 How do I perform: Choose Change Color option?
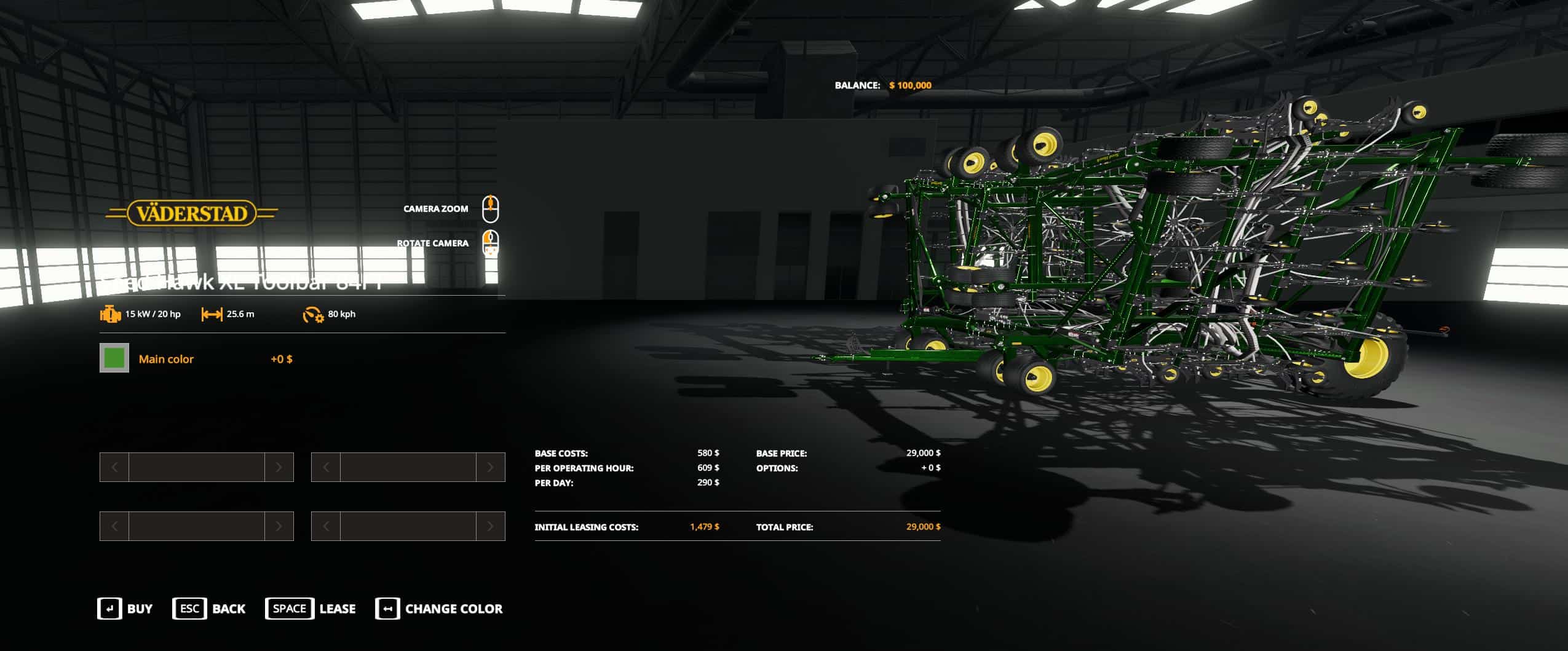(439, 609)
